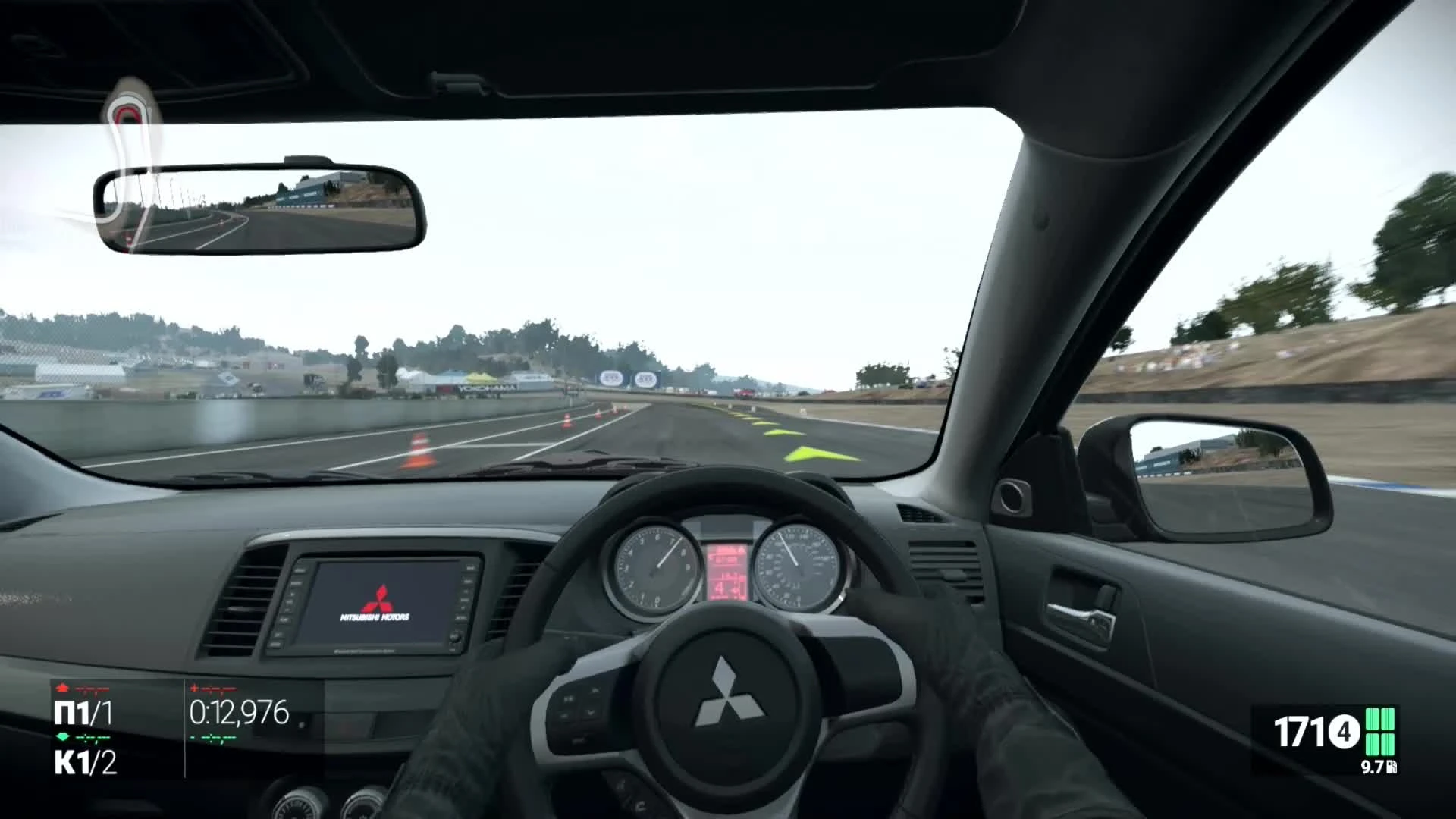
Task: Click the fuel level value 9.7
Action: (1373, 767)
